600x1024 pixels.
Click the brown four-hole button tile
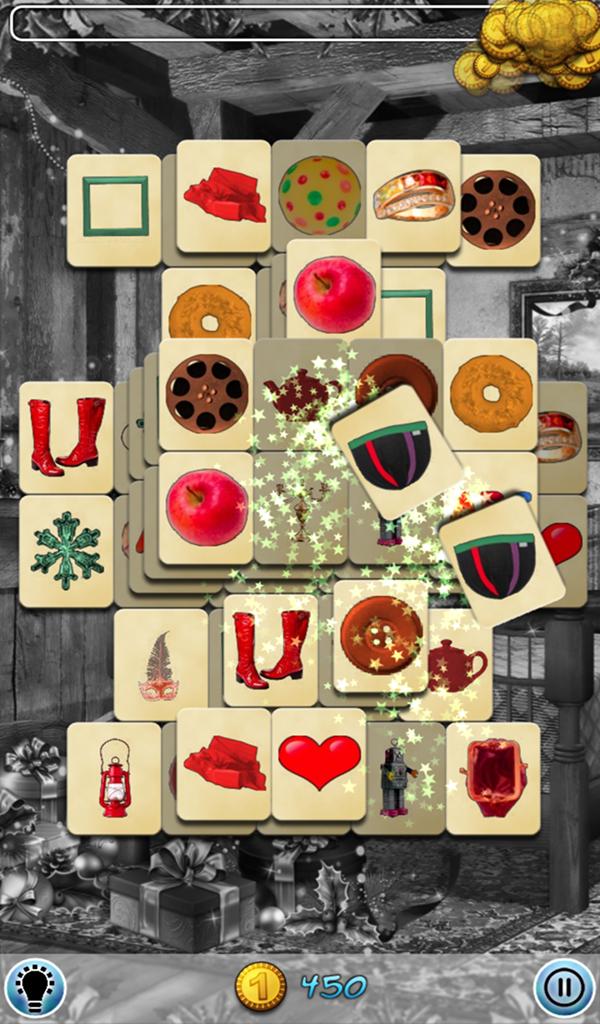click(x=380, y=634)
